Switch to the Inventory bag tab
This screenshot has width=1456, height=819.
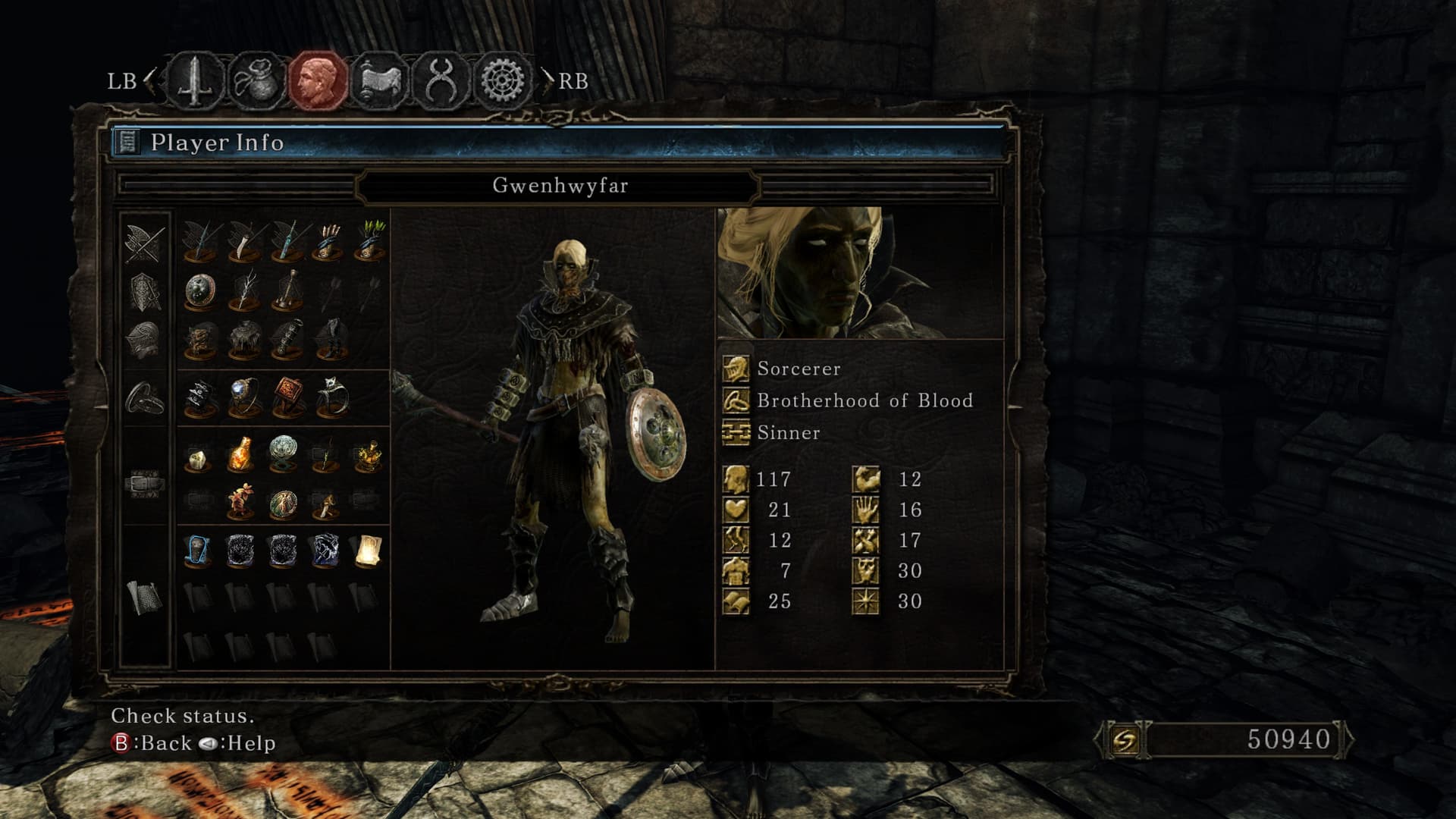tap(256, 80)
